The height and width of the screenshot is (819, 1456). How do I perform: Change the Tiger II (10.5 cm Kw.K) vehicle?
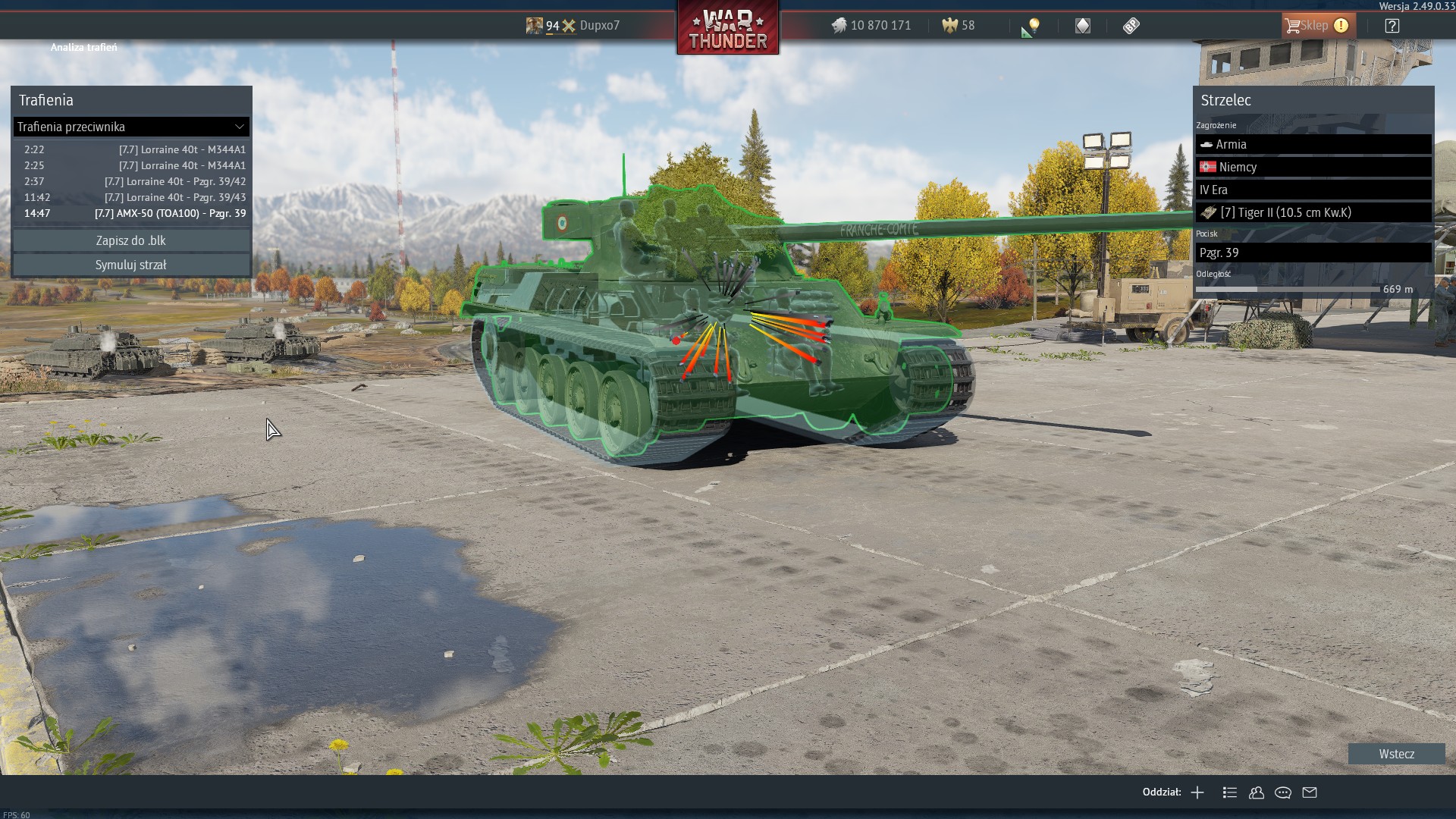1313,212
